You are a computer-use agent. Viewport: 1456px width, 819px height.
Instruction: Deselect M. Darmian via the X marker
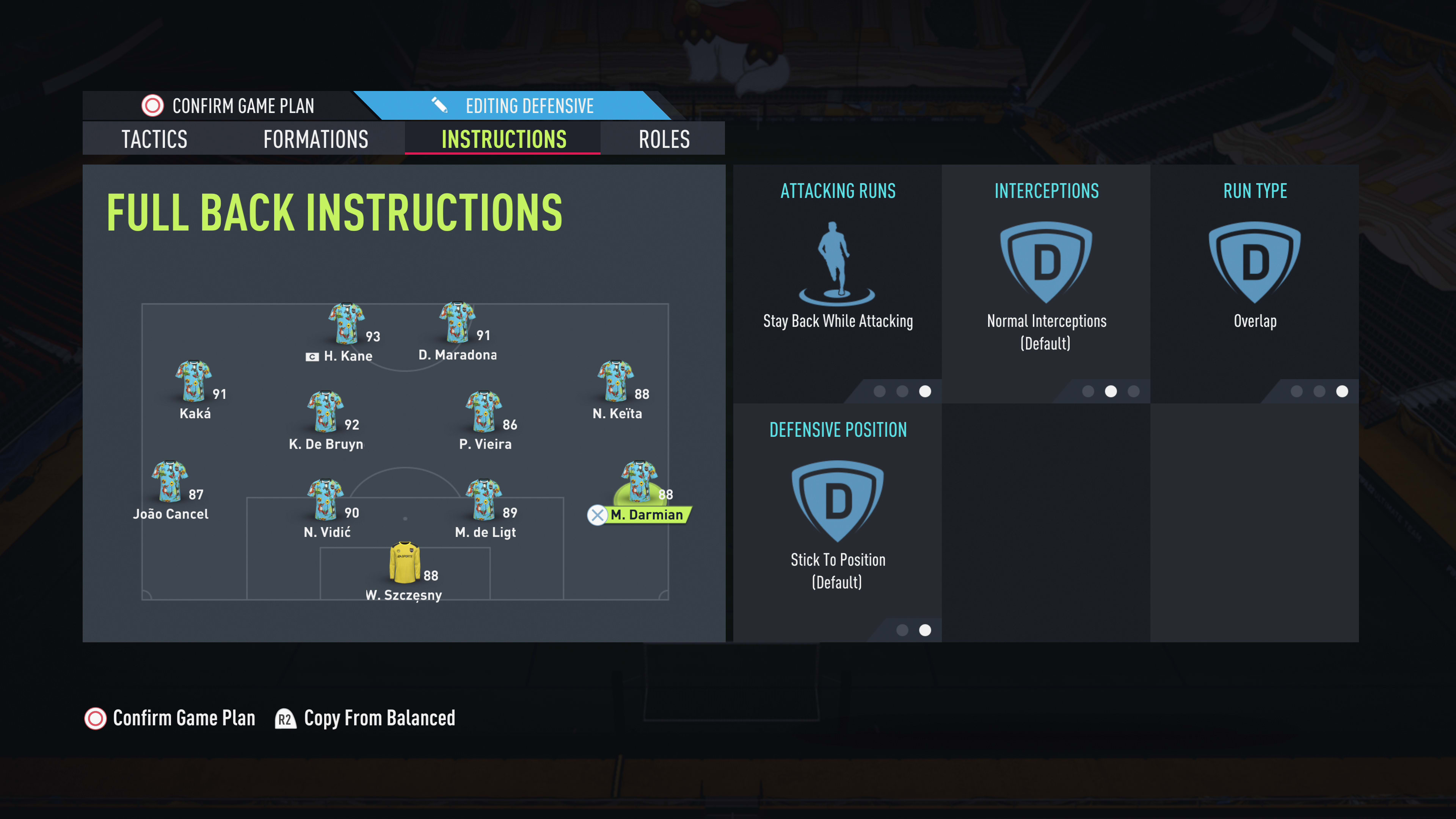[598, 515]
